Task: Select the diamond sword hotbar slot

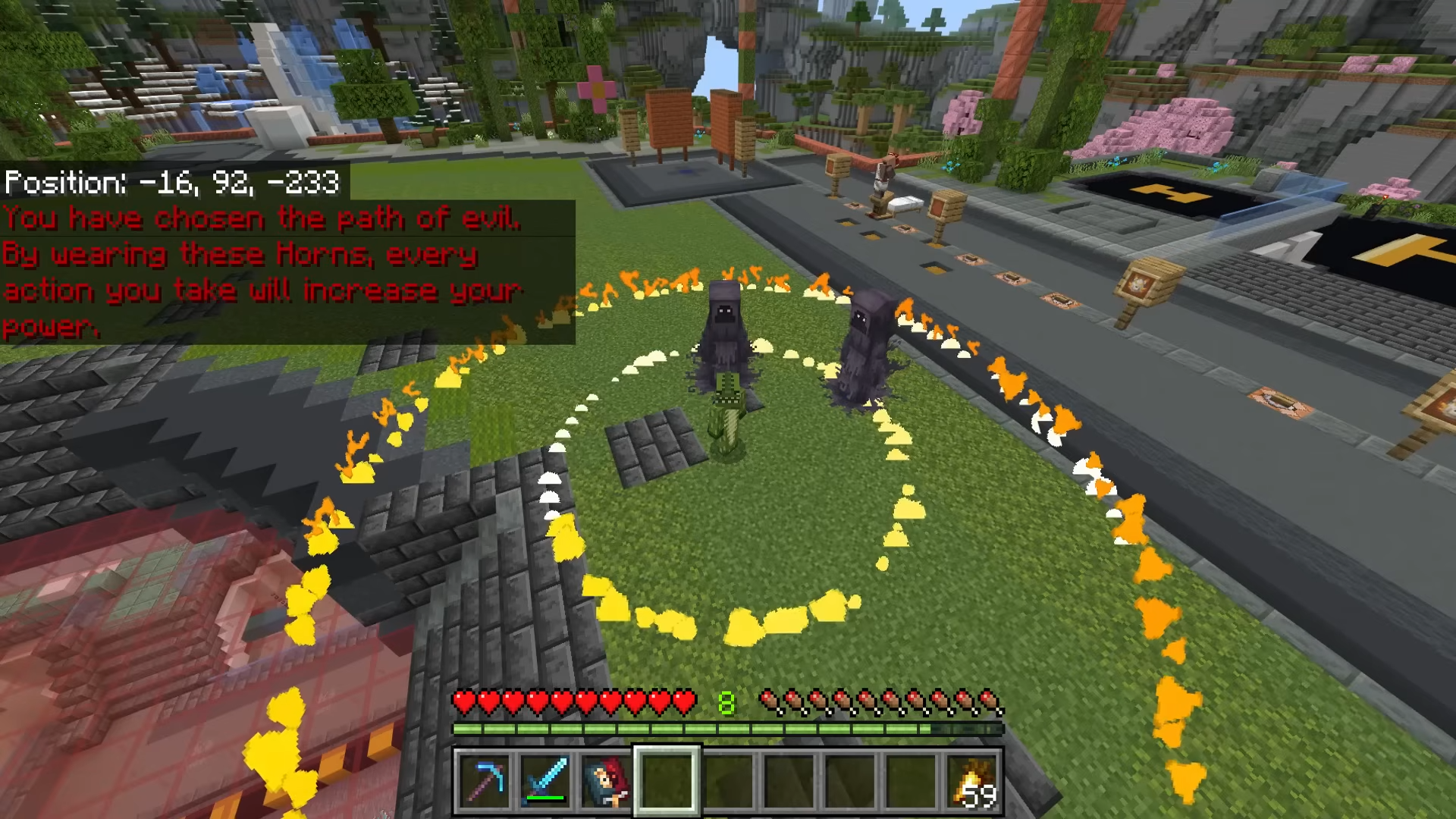Action: pyautogui.click(x=544, y=780)
